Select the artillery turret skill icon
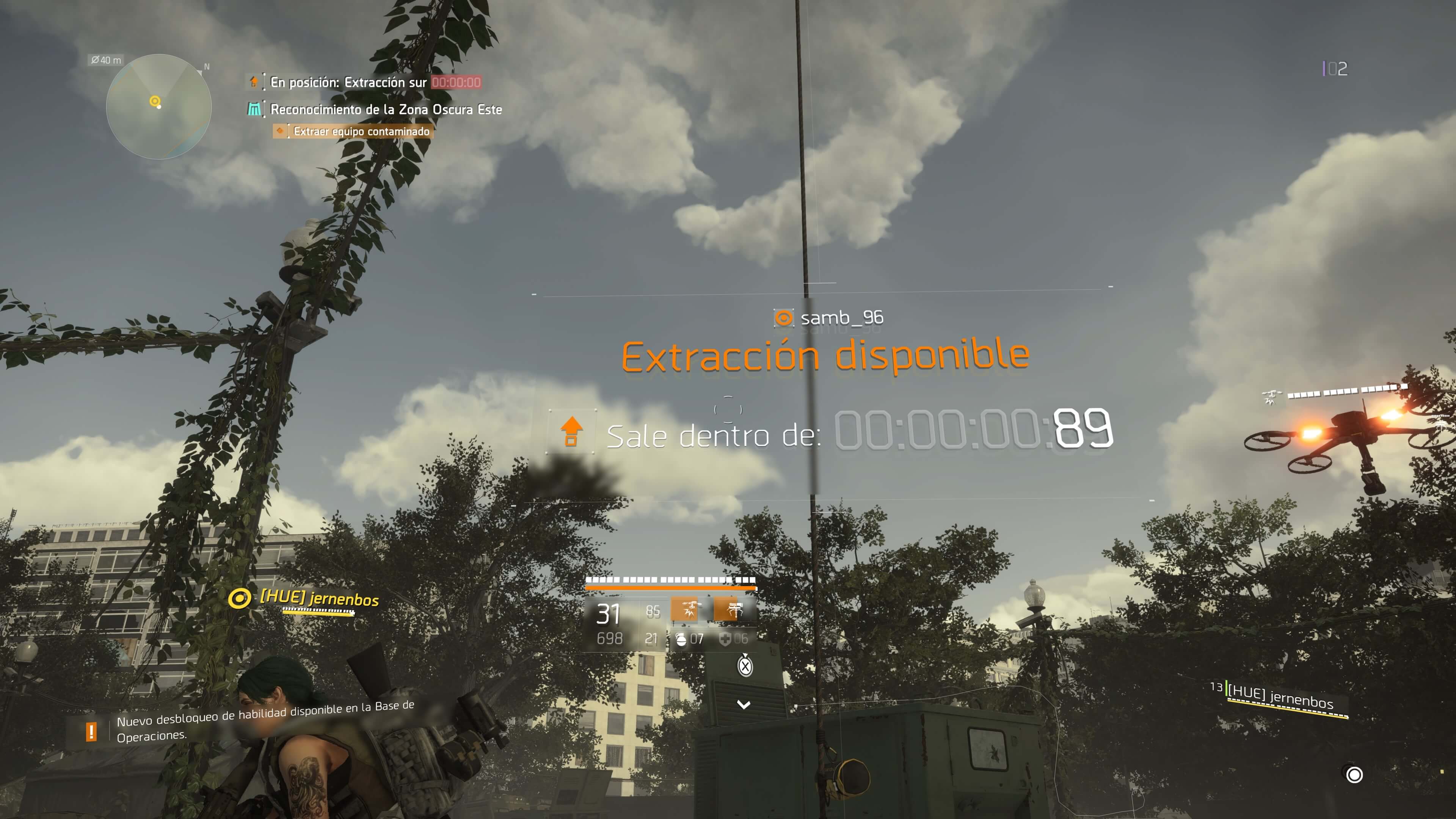1456x819 pixels. (731, 610)
